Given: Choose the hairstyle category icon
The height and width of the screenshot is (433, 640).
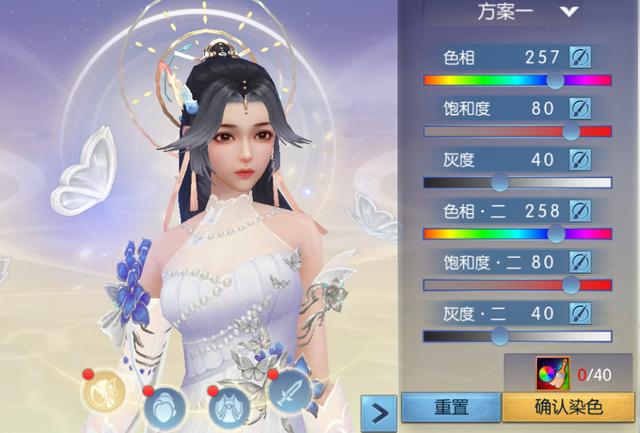Looking at the screenshot, I should click(163, 407).
